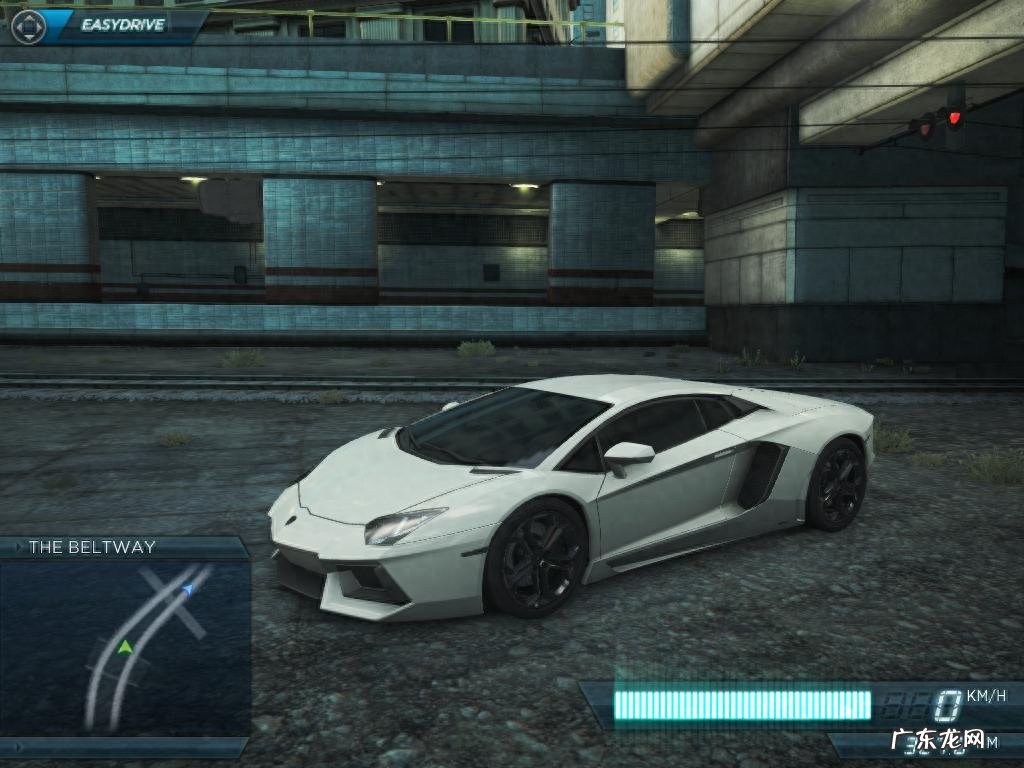The height and width of the screenshot is (768, 1024).
Task: Click the EasyDrive D-pad icon
Action: [x=28, y=27]
